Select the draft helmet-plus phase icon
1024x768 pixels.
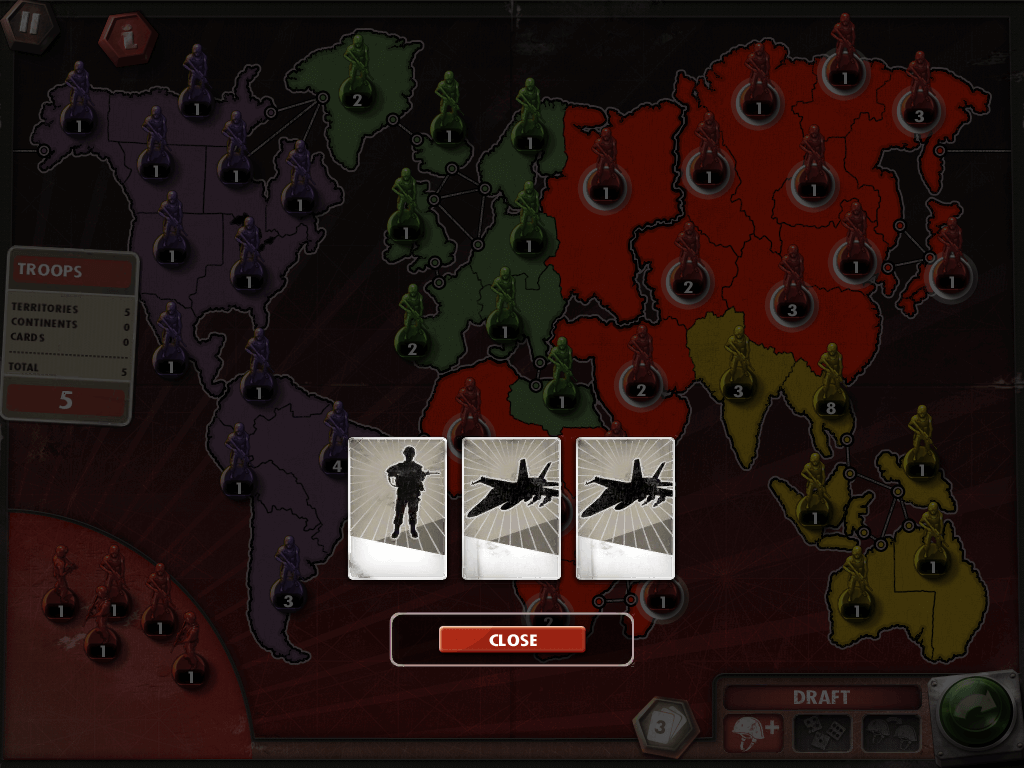coord(751,733)
